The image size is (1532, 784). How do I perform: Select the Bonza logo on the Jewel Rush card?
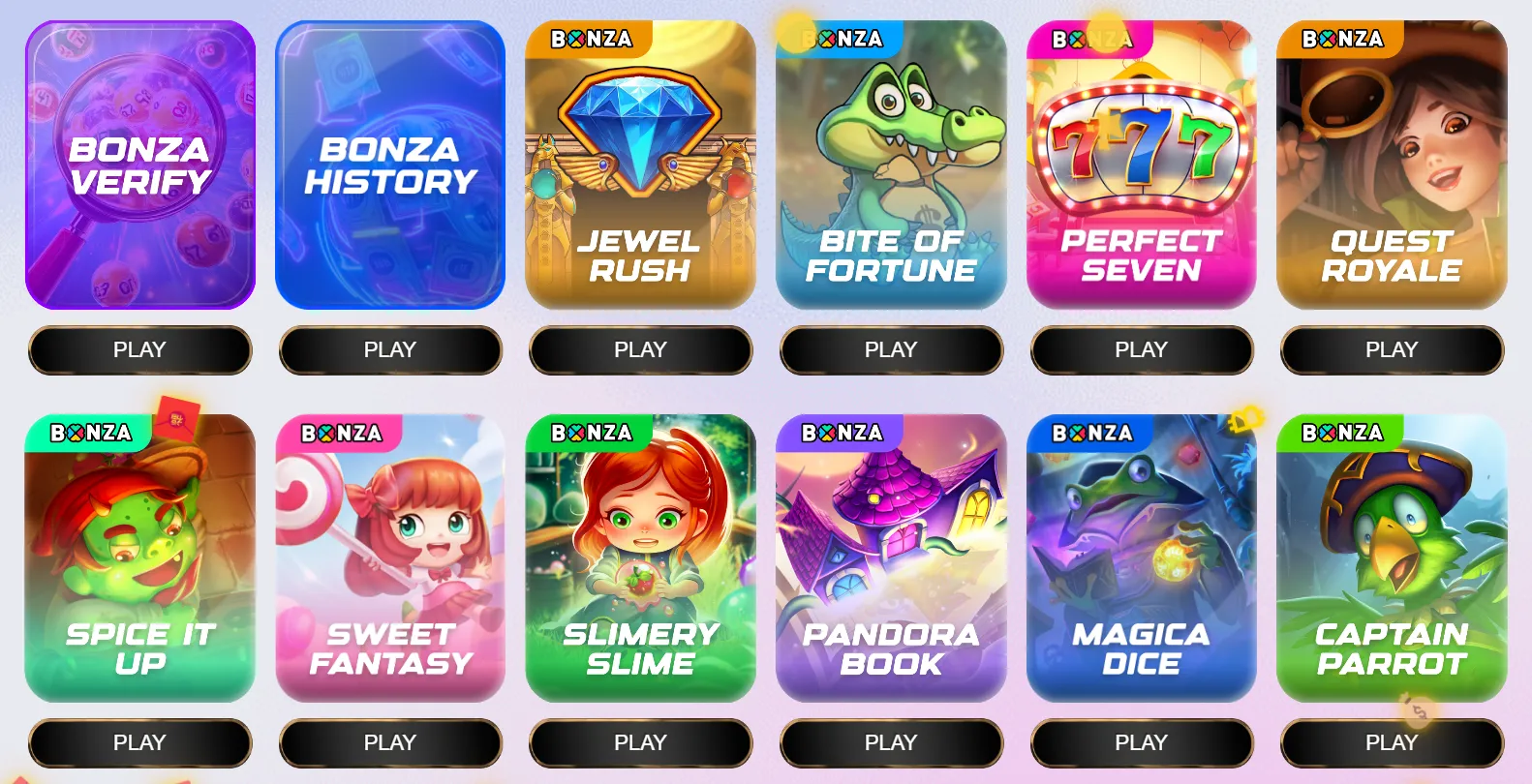[592, 39]
